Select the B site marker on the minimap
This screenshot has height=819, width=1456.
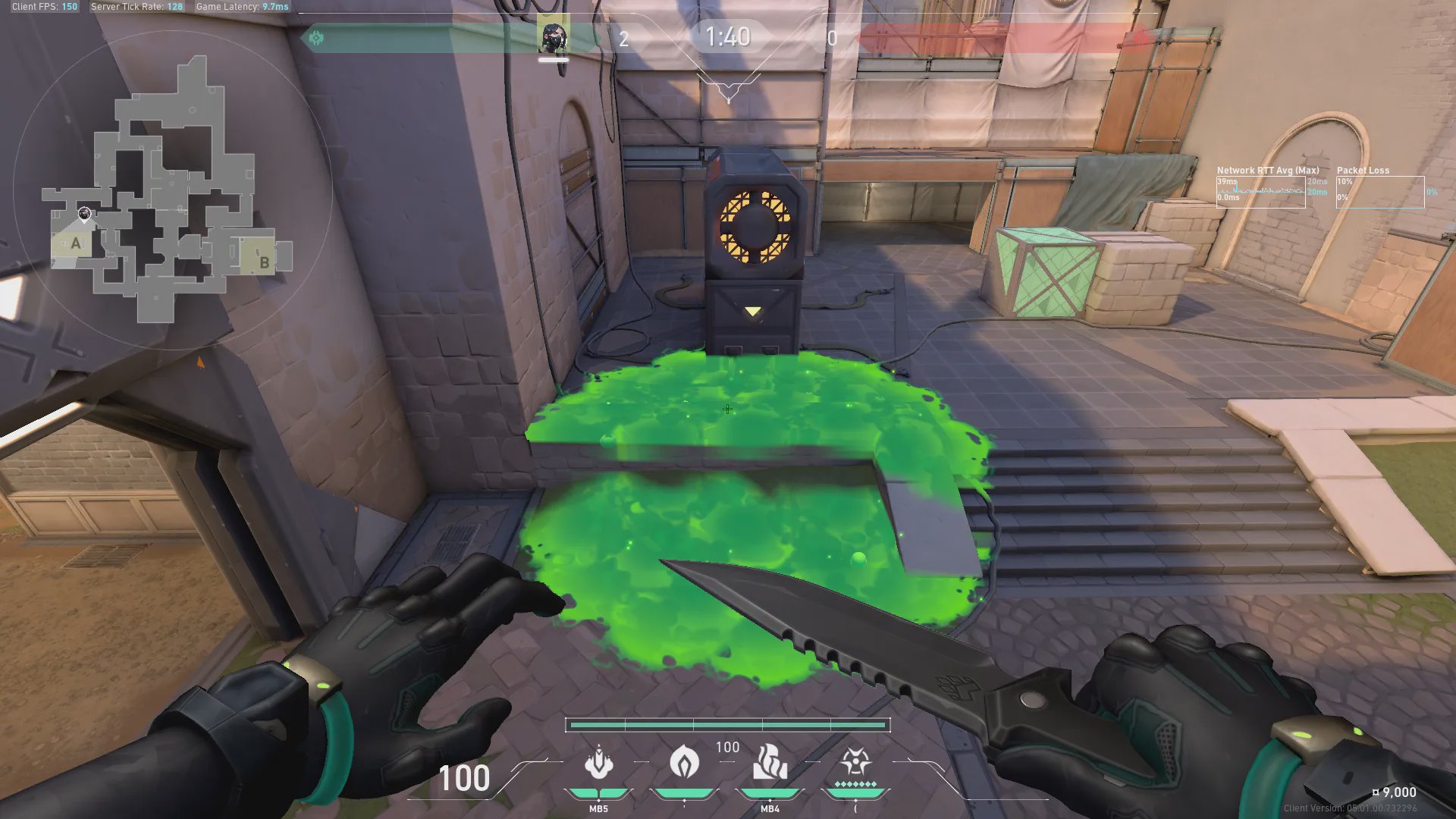point(264,262)
